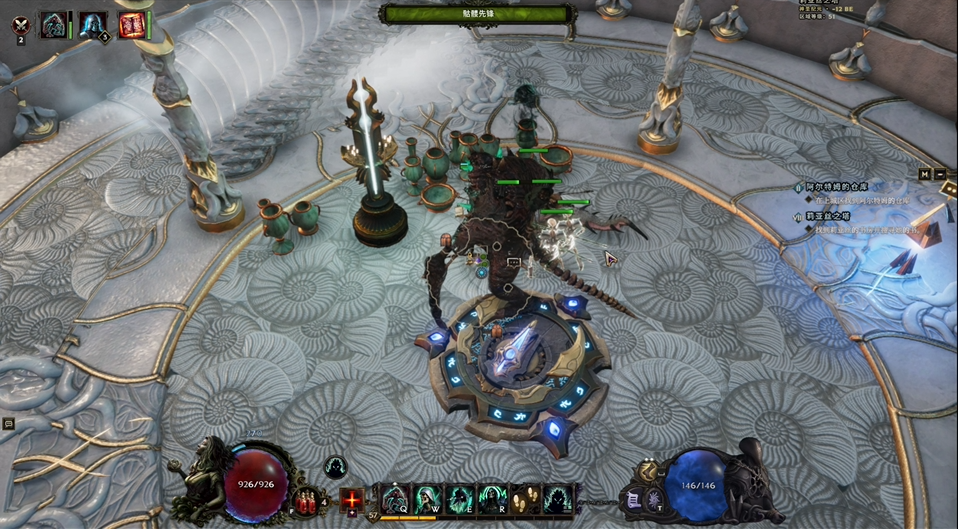Open the scroll icon beside the mana orb

click(x=632, y=497)
